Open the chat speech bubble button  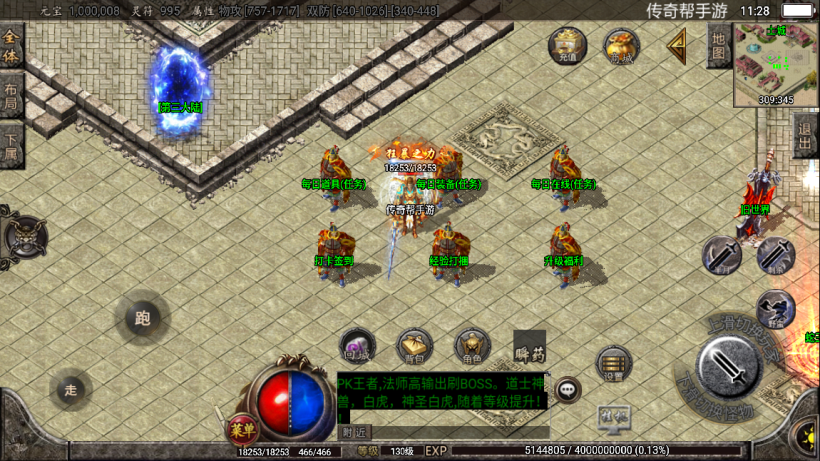click(568, 390)
